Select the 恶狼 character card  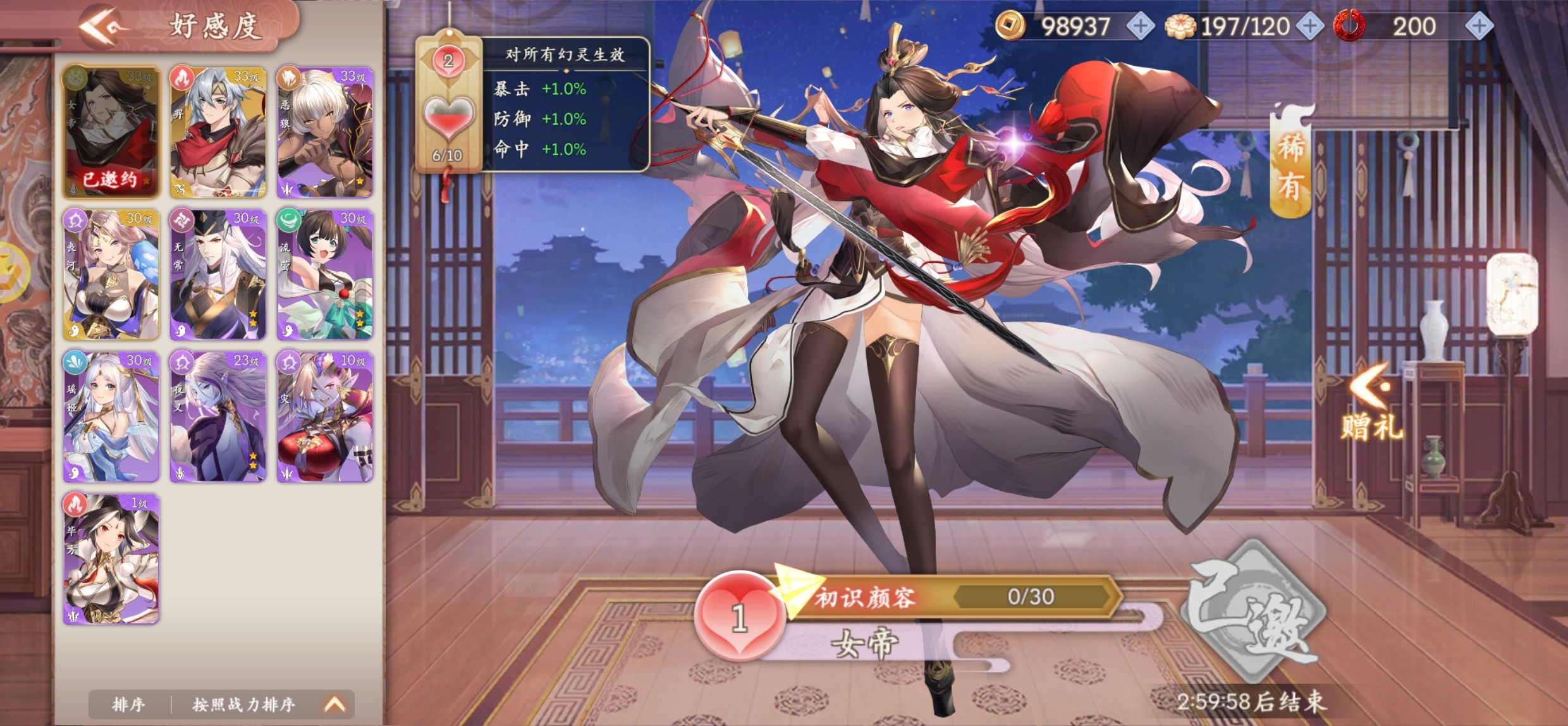click(325, 132)
